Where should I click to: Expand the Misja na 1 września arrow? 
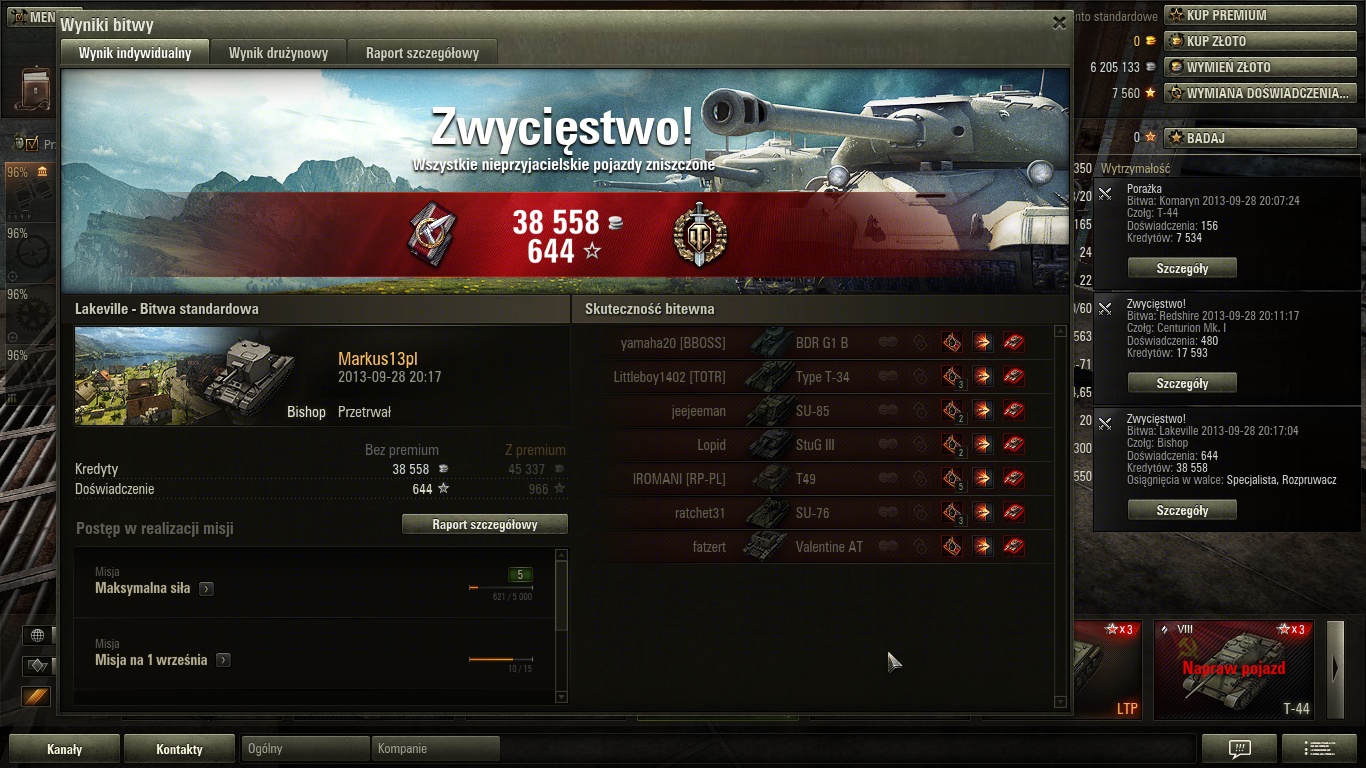point(223,660)
